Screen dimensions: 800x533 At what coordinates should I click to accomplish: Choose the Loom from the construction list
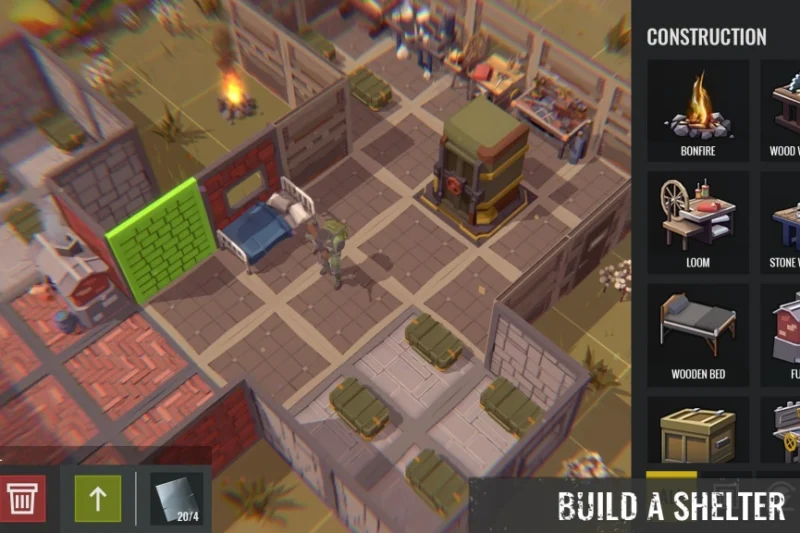pos(698,223)
